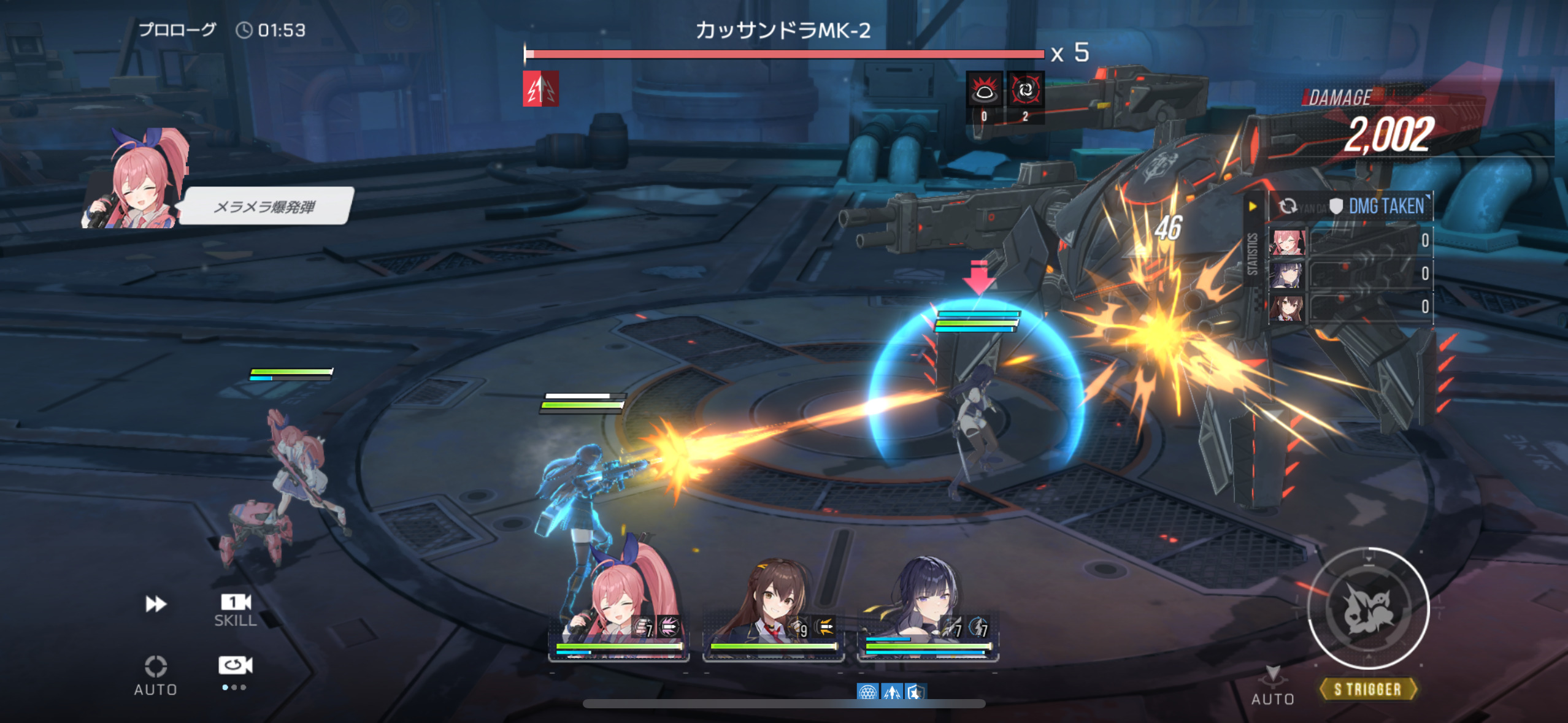Screen dimensions: 1568x723
Task: Toggle the SKILL camera button
Action: [x=236, y=610]
